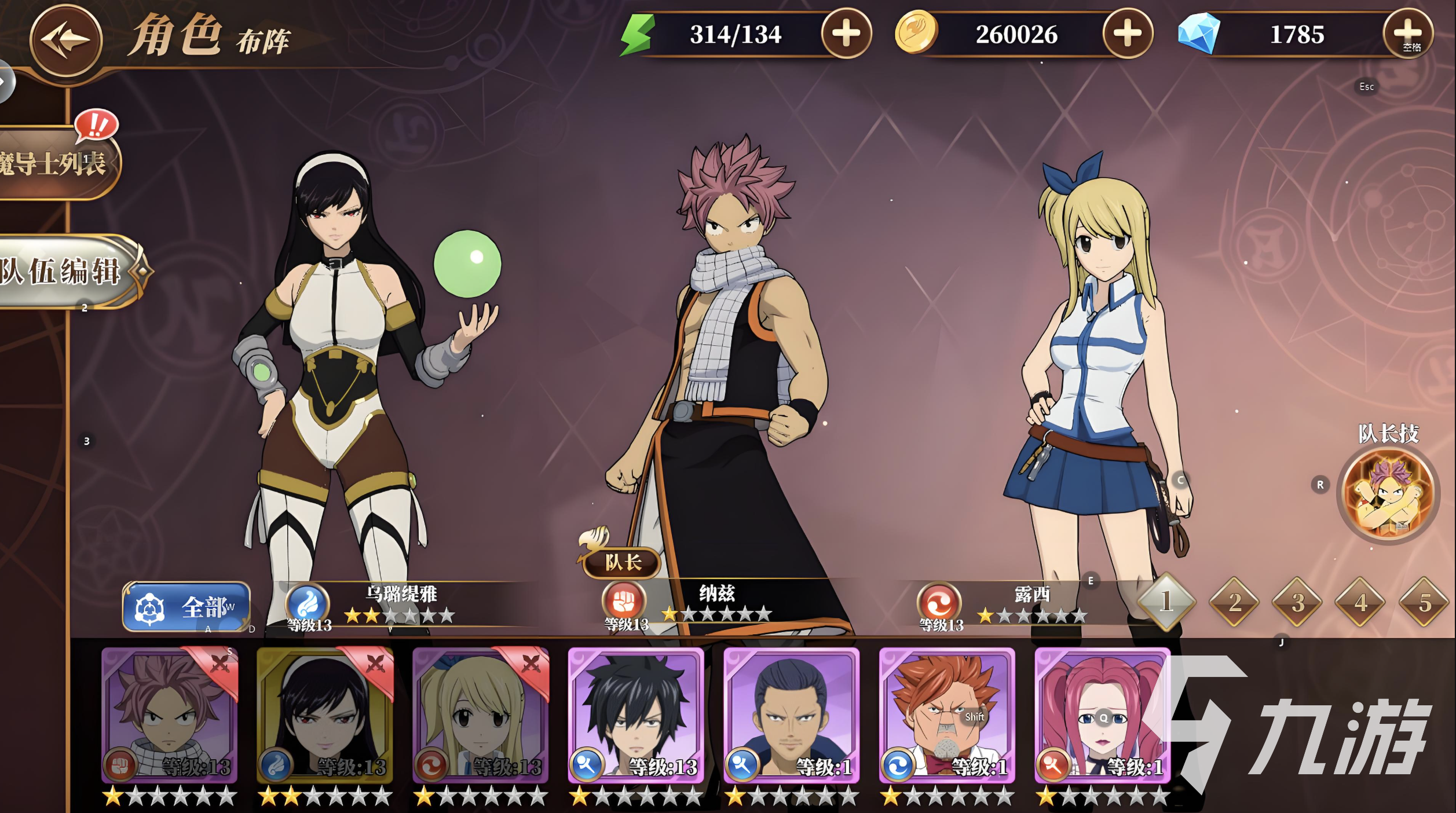Go back using the arrow button

coord(65,40)
